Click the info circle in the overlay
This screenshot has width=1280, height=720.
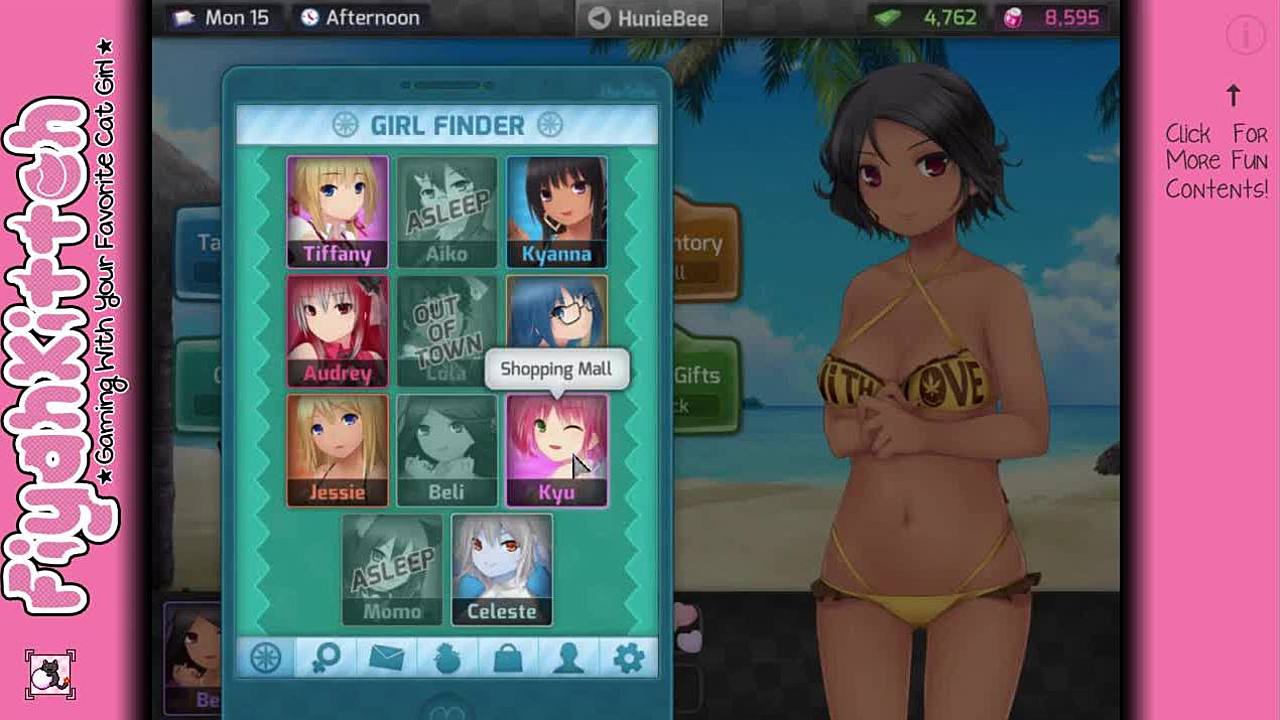(x=1246, y=36)
